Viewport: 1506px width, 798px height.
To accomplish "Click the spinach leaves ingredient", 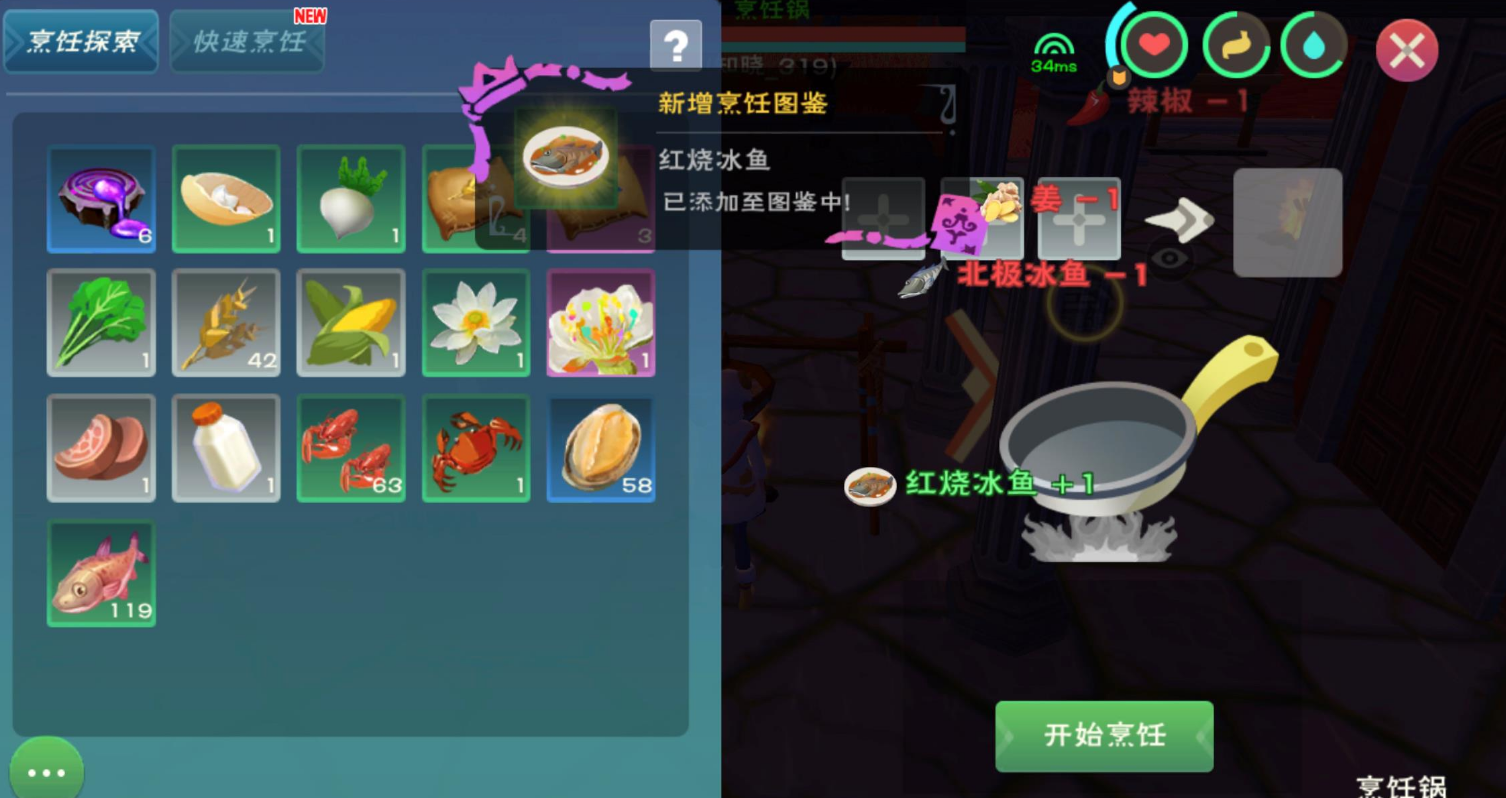I will point(101,322).
